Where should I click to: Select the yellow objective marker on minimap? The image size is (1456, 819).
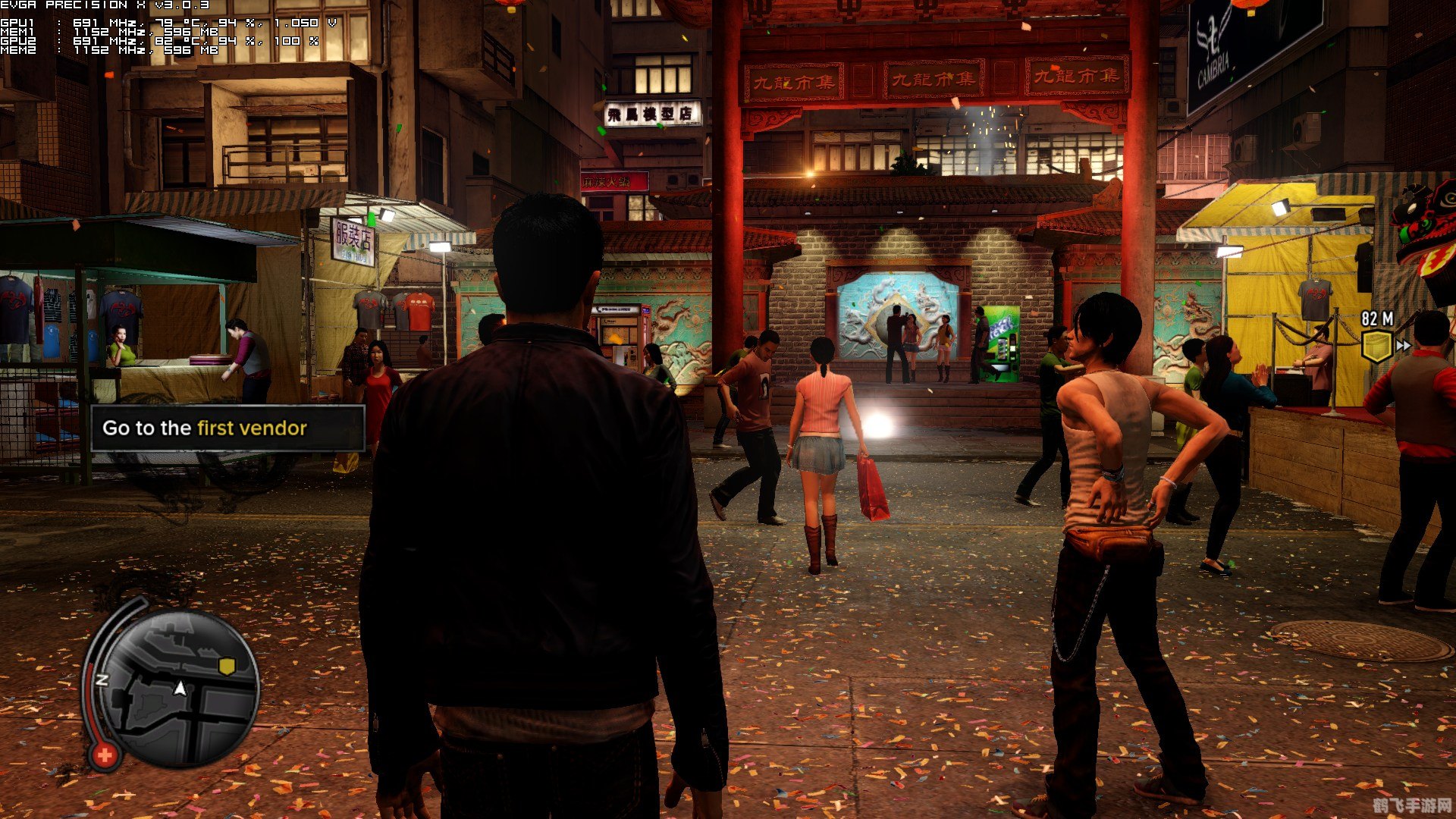(x=226, y=666)
